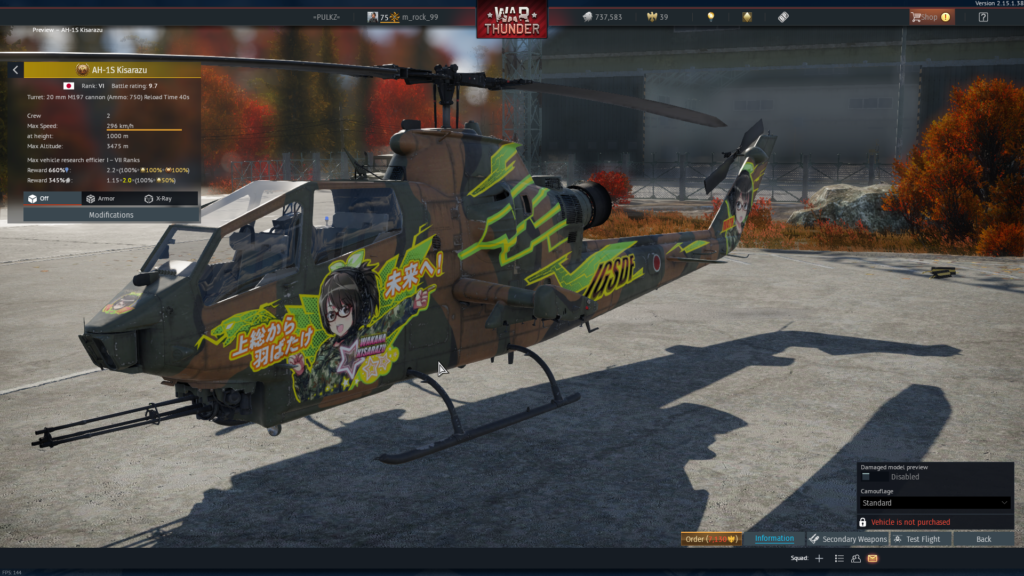Click the Silver Lions balance 737,583
The width and height of the screenshot is (1024, 576).
pos(601,17)
